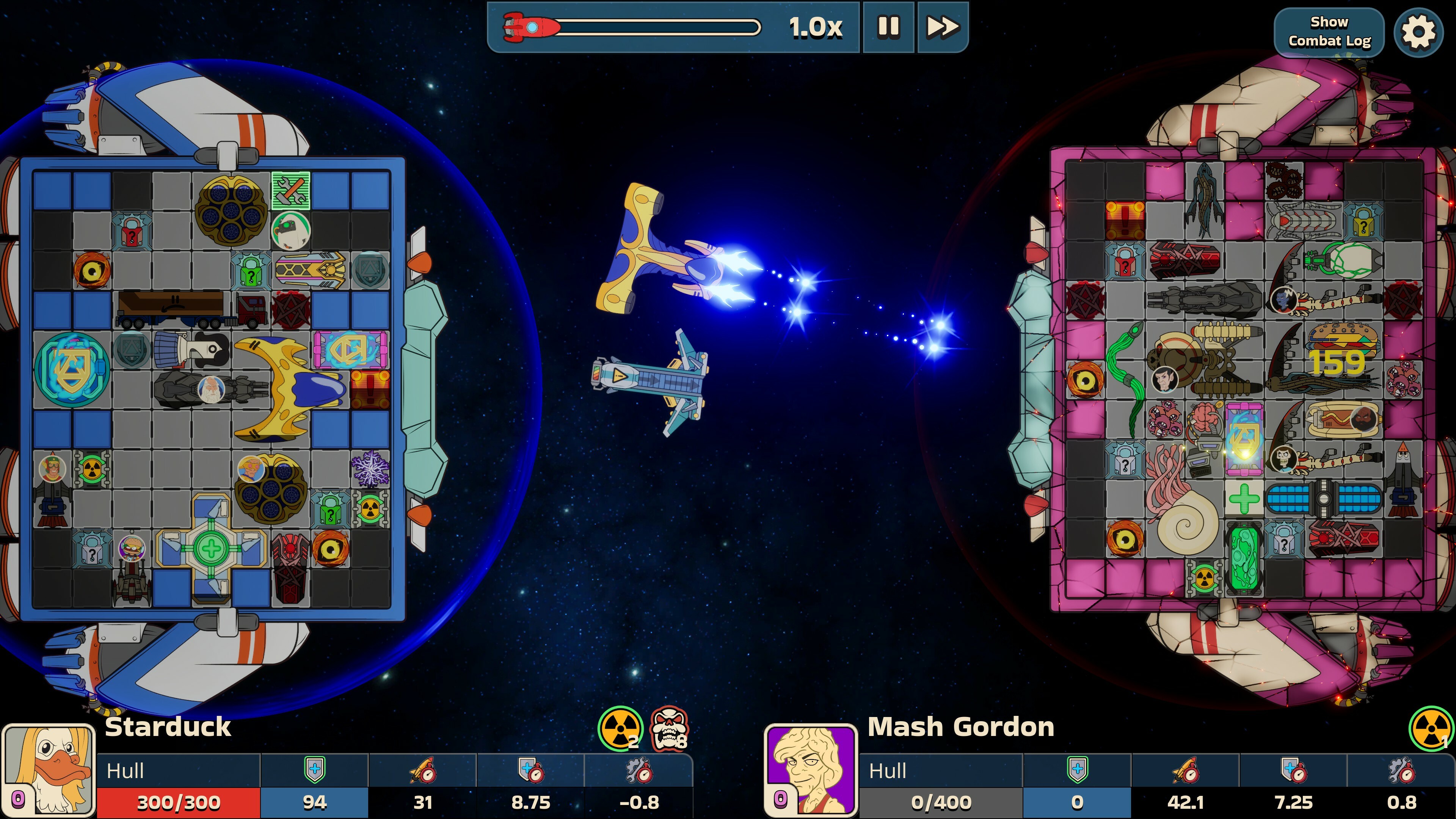This screenshot has width=1456, height=819.
Task: Select Starduck's duck portrait
Action: coord(49,770)
